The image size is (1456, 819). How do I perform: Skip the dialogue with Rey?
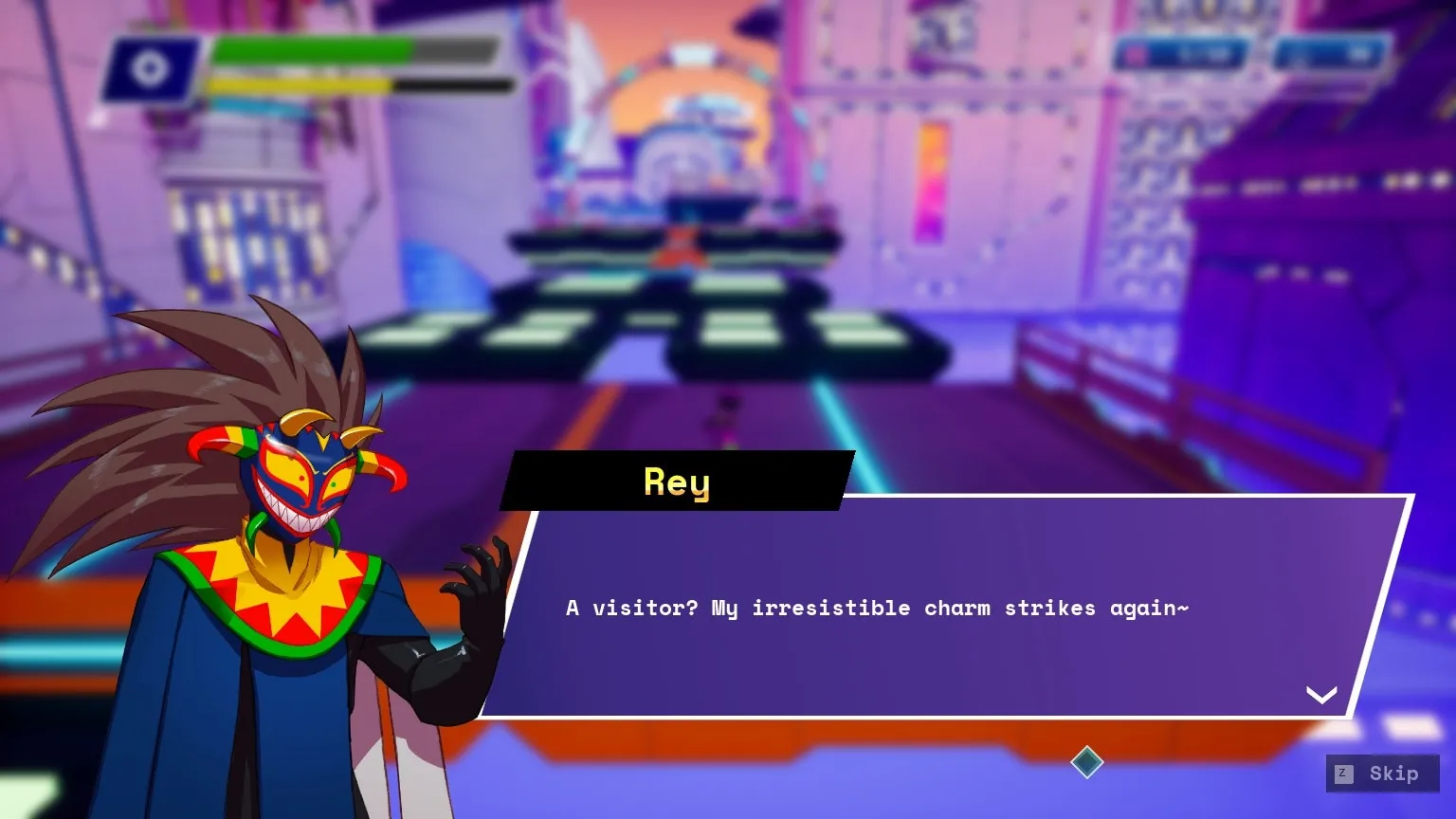[1381, 773]
